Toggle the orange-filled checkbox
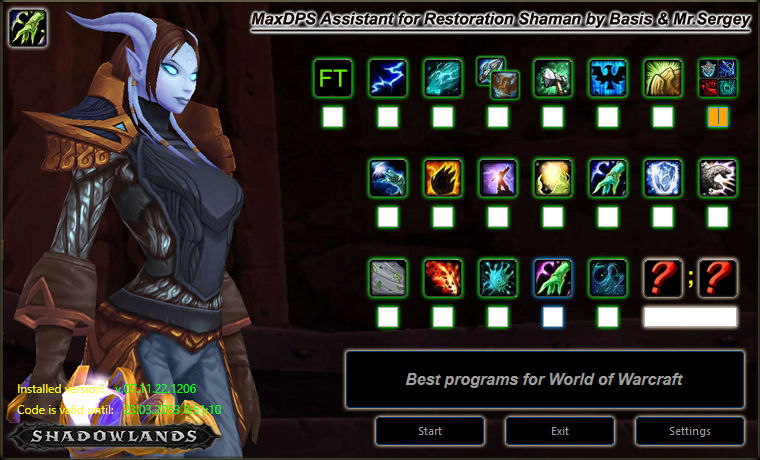Viewport: 760px width, 460px height. click(x=718, y=118)
